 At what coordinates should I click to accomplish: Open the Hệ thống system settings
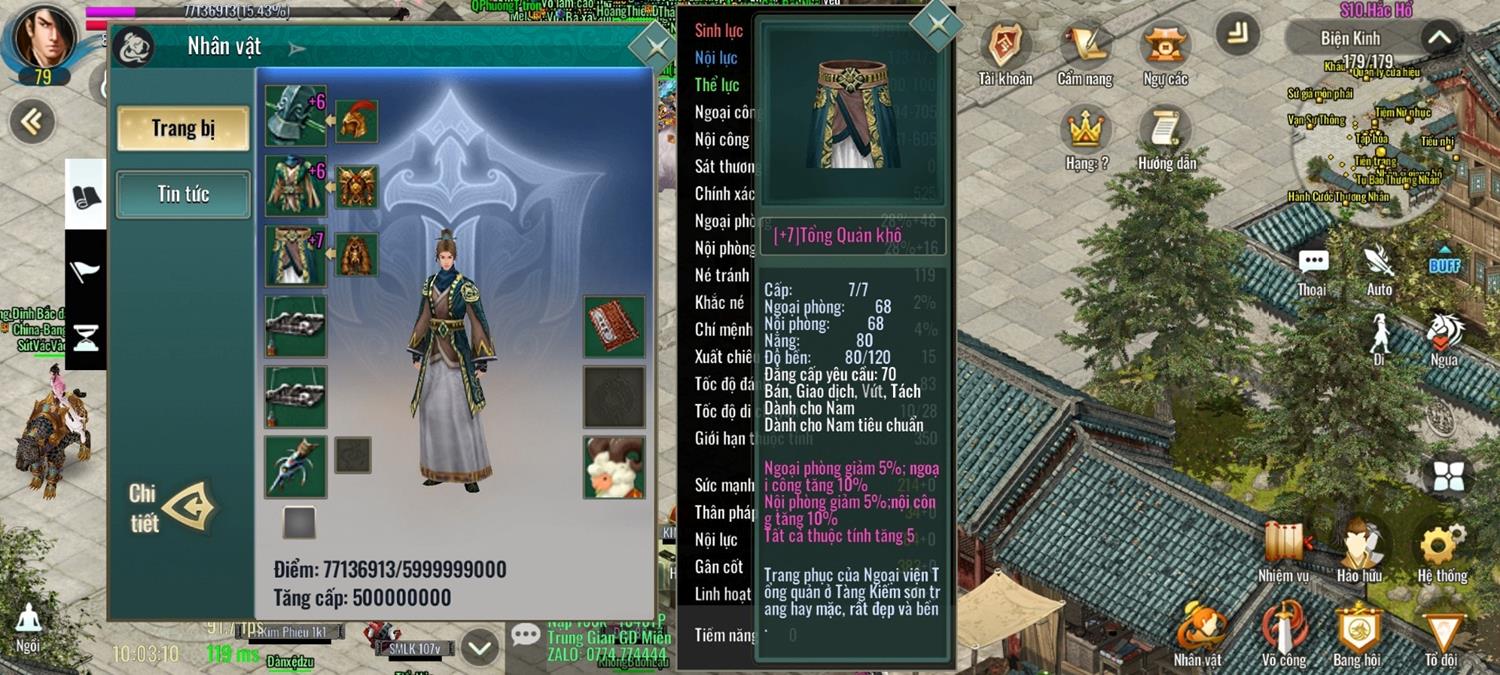click(x=1442, y=550)
